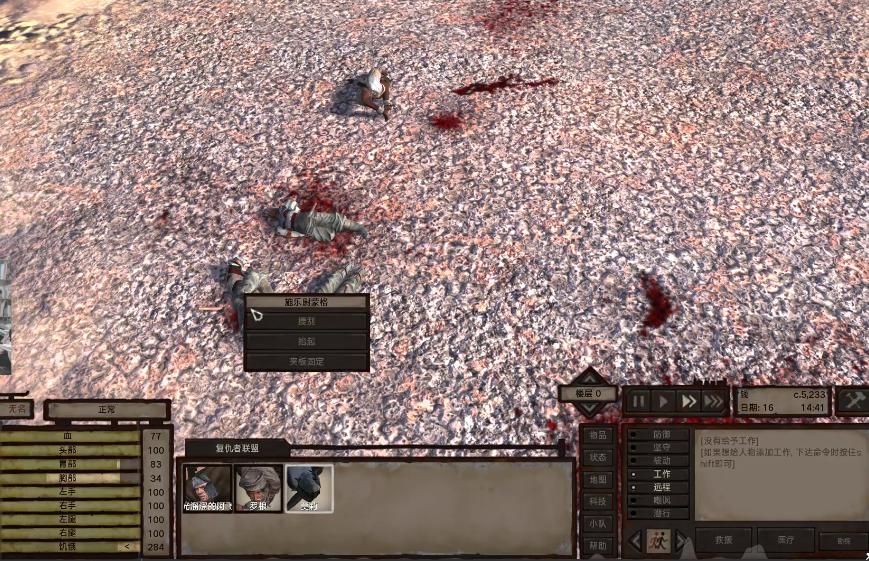Set game speed to normal play
This screenshot has width=869, height=561.
(662, 401)
